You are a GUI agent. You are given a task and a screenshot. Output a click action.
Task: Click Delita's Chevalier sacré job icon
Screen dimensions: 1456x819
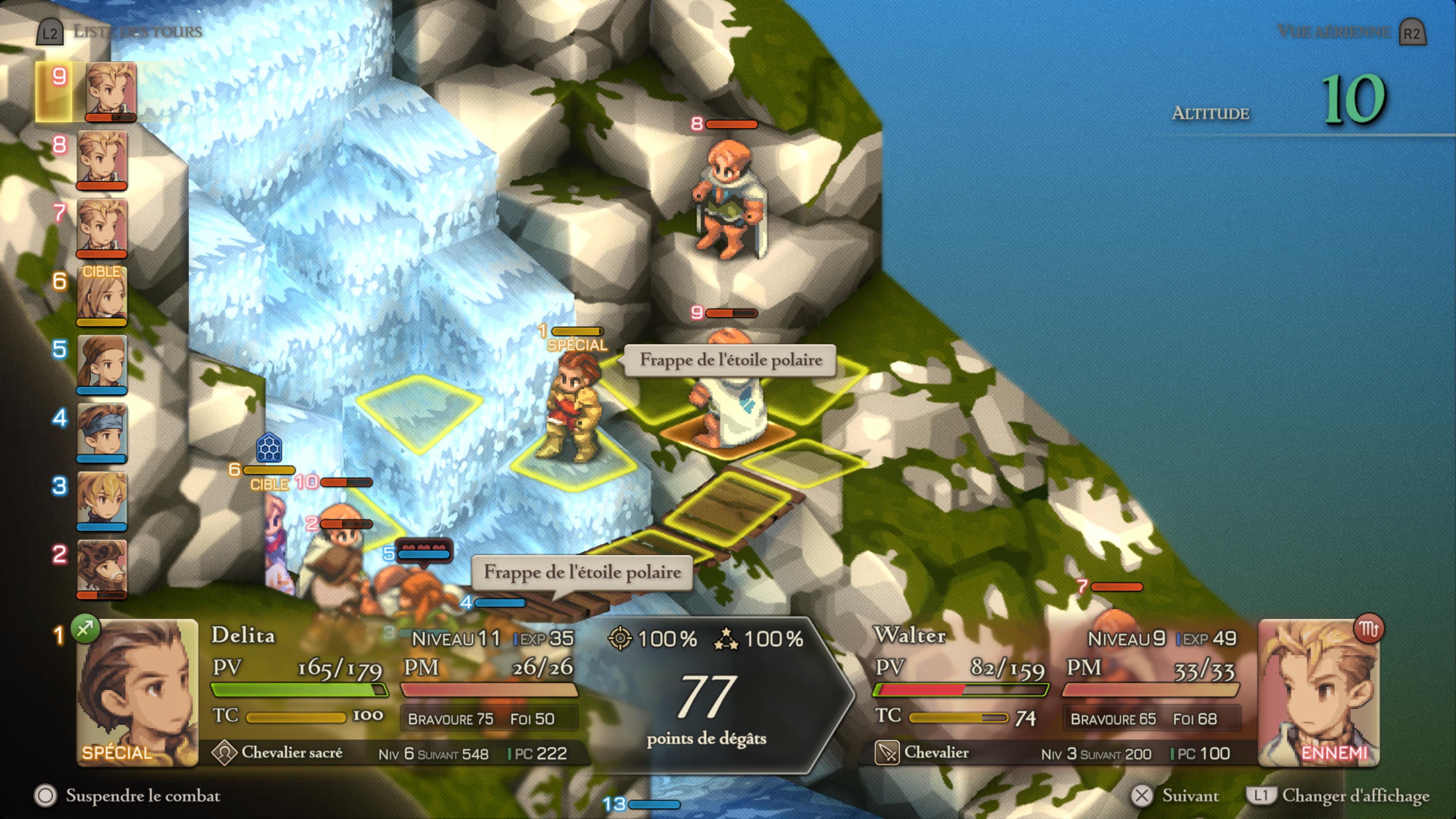[x=224, y=753]
